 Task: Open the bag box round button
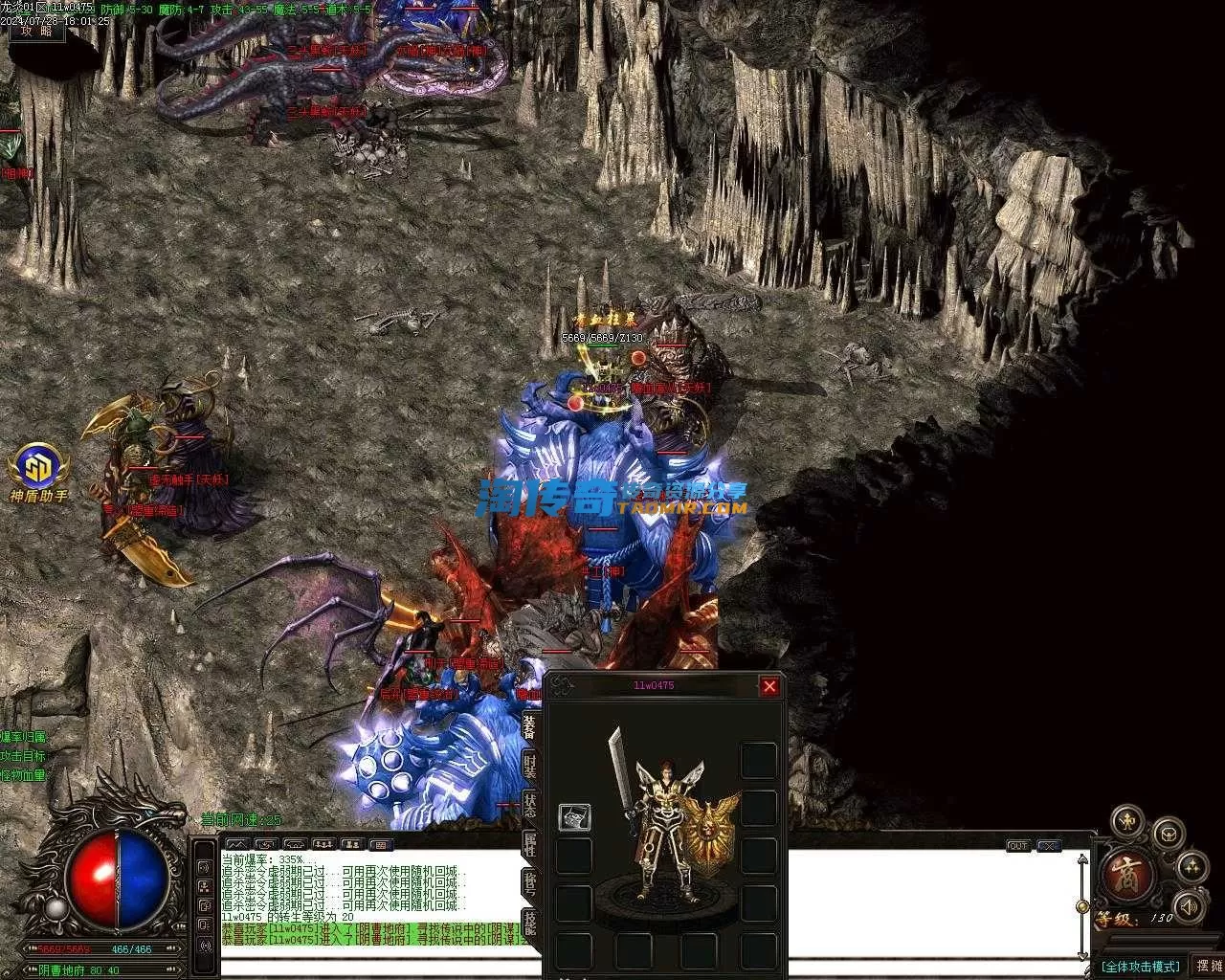1168,835
